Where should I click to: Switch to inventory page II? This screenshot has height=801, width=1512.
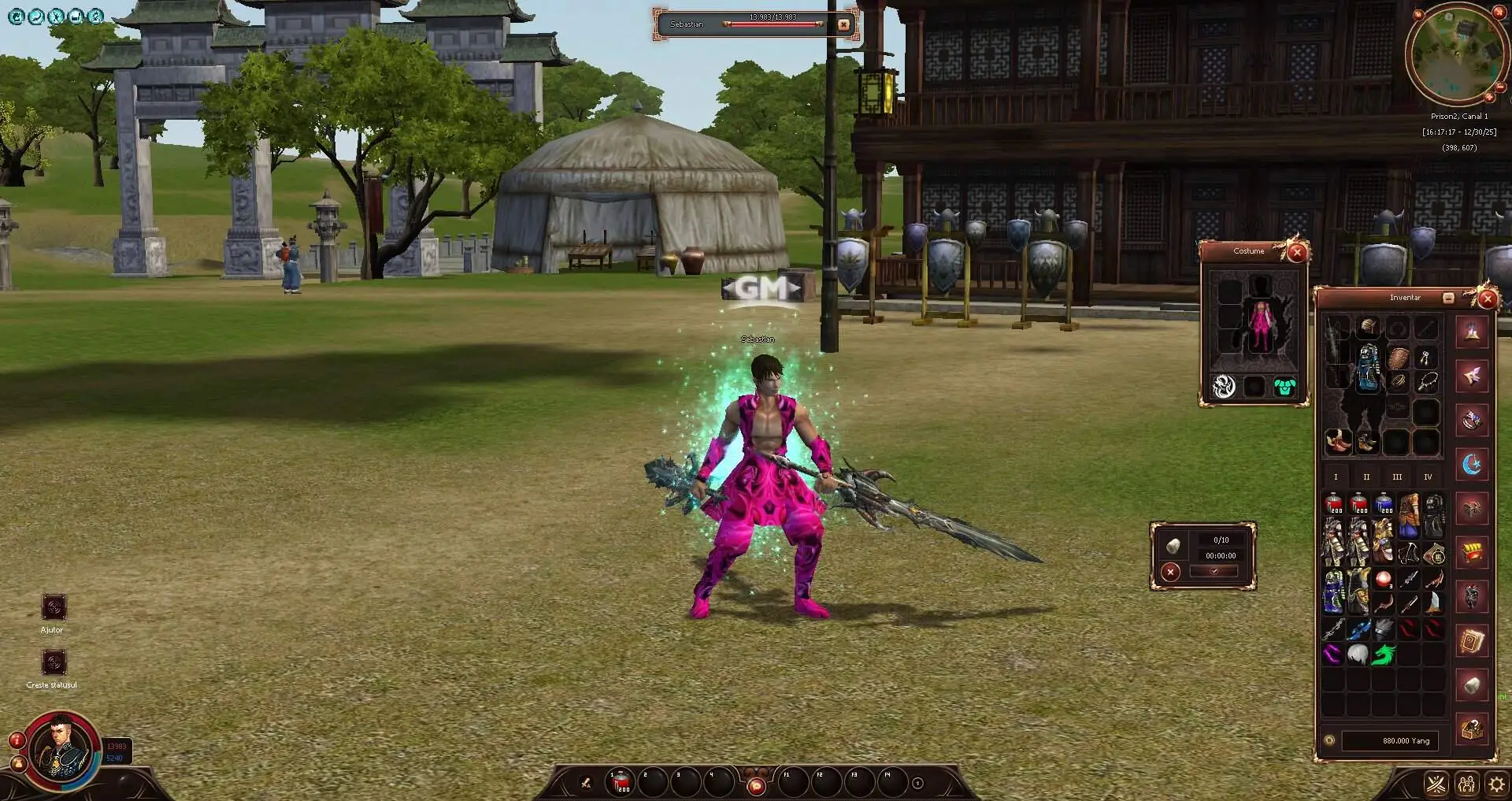[x=1366, y=477]
